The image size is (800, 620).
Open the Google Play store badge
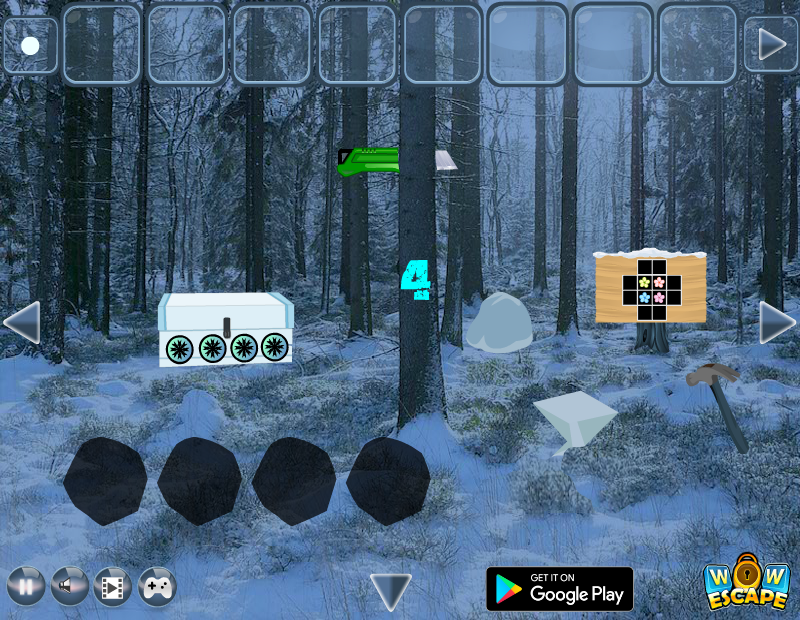[559, 589]
